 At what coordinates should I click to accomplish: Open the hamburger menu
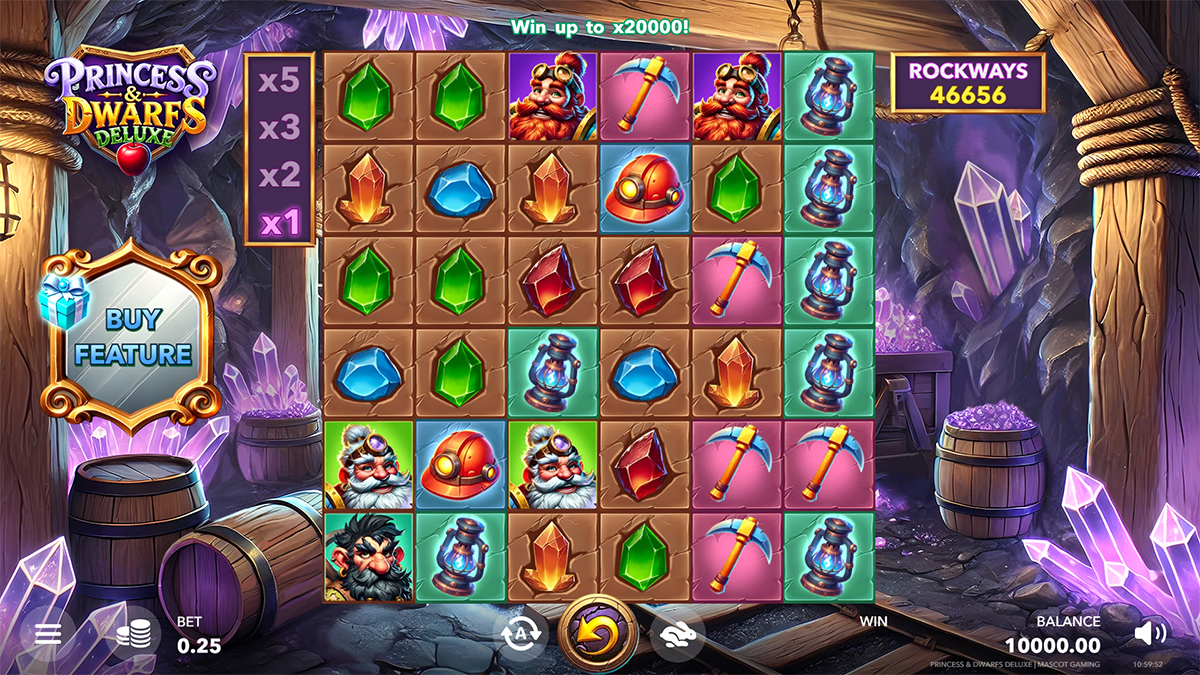[x=48, y=634]
